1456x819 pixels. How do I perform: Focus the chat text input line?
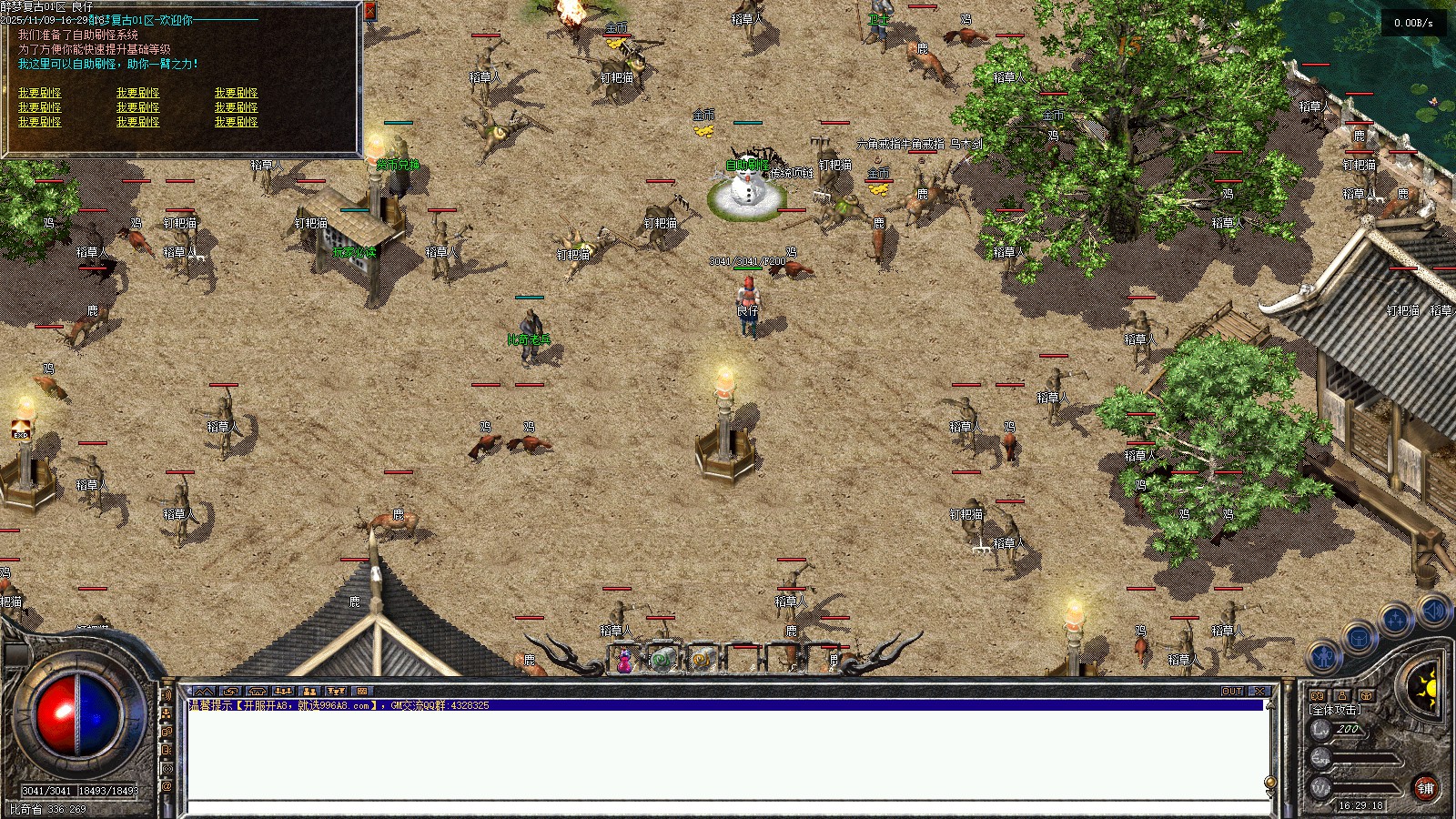728,808
